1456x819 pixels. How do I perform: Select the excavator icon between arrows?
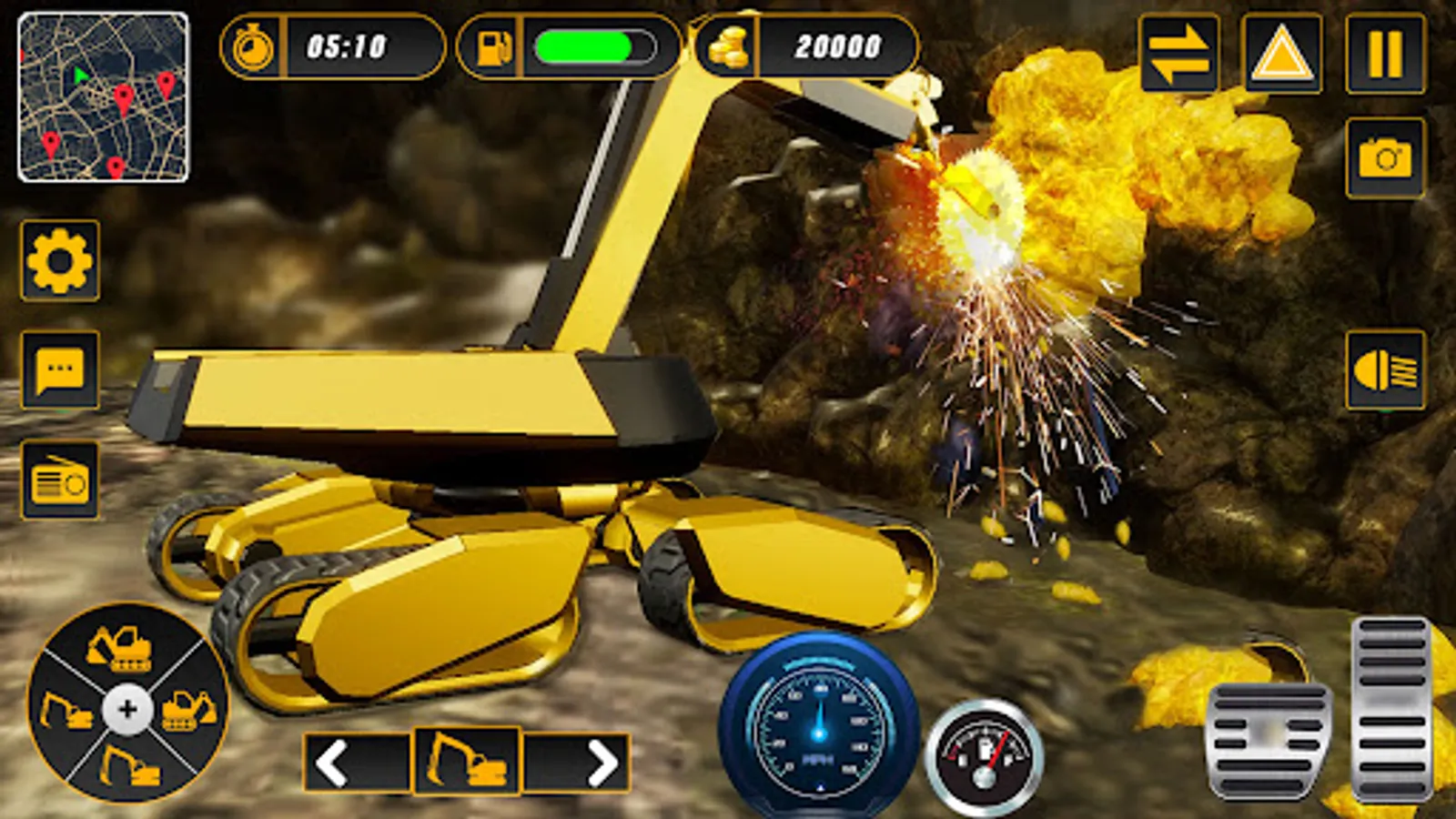point(467,761)
